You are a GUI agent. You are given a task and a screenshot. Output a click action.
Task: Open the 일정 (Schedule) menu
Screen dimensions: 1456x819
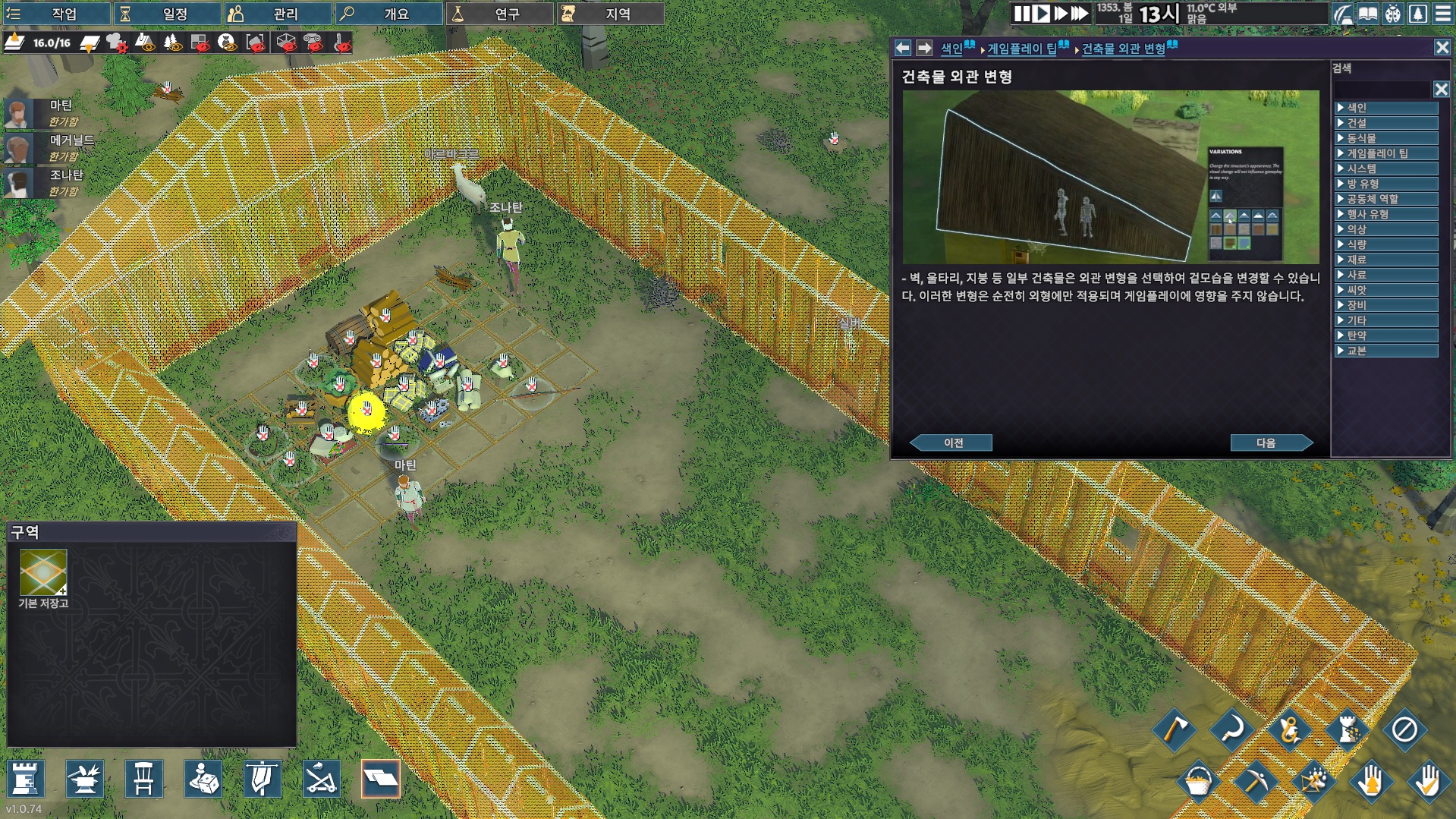(x=167, y=14)
